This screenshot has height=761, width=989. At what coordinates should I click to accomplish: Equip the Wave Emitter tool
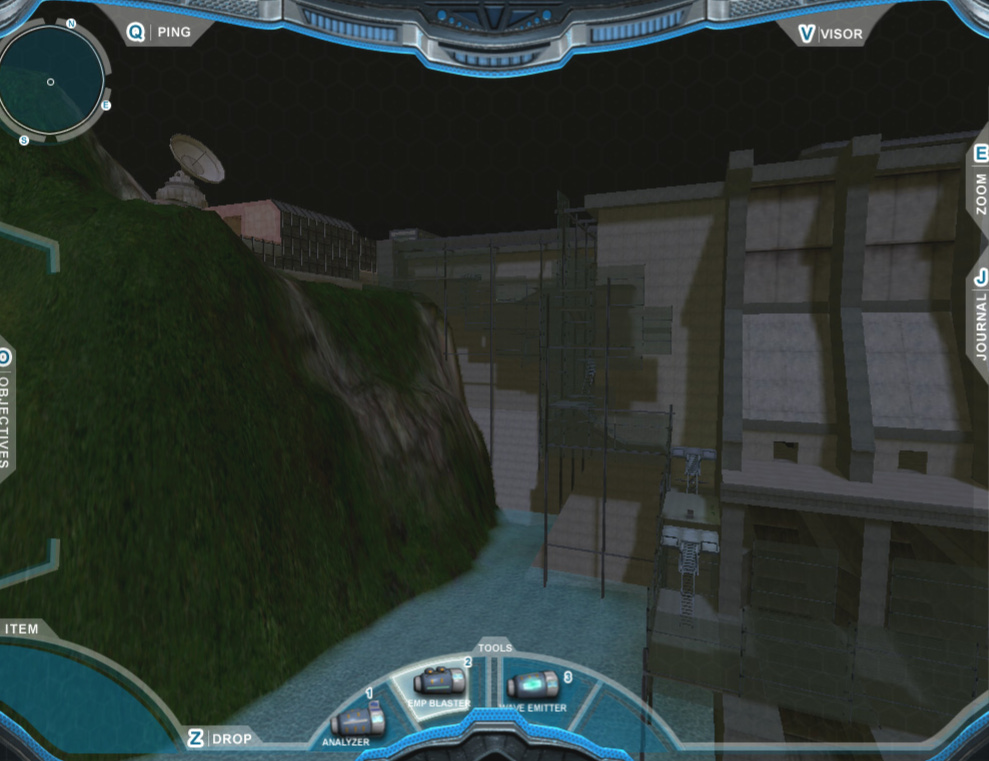[533, 687]
